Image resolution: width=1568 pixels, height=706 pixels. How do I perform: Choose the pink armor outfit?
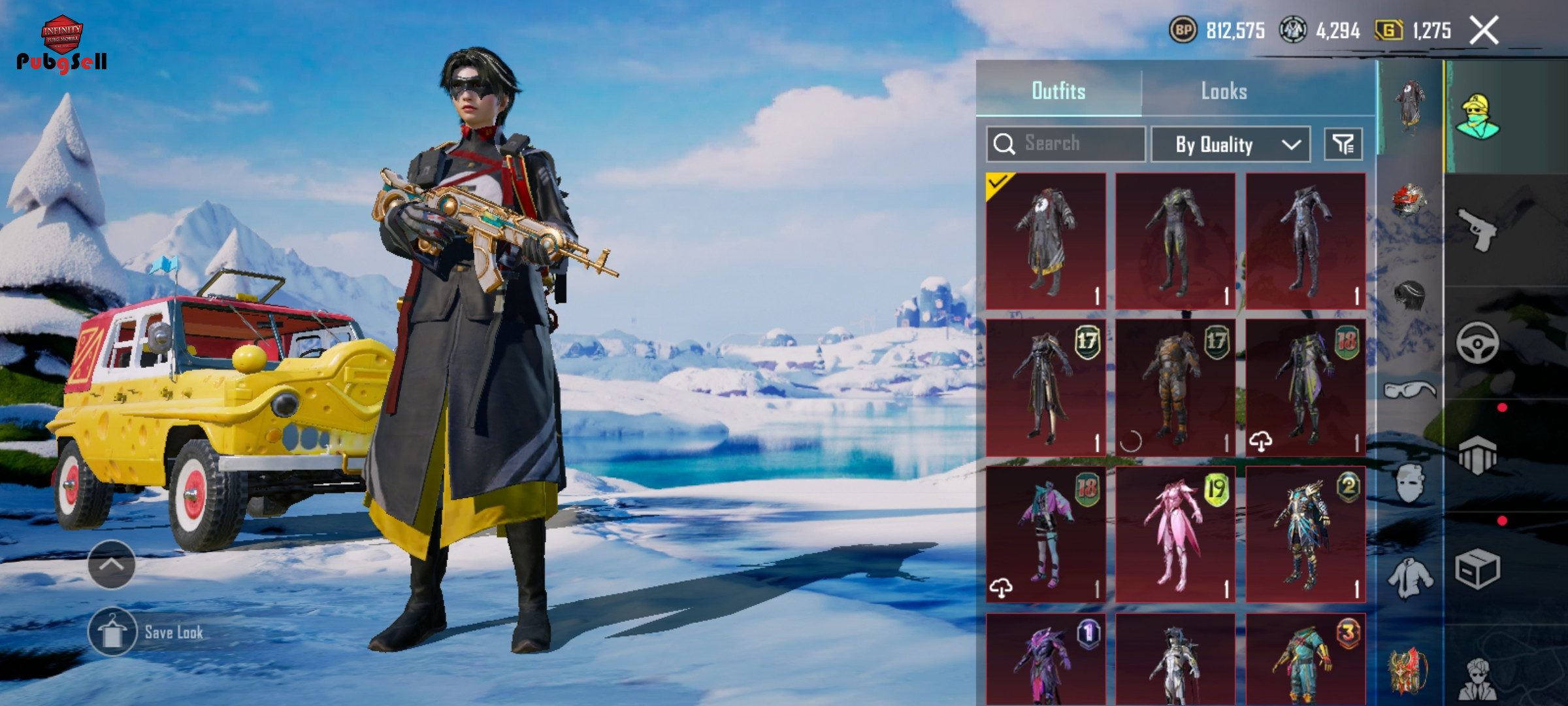[1175, 535]
